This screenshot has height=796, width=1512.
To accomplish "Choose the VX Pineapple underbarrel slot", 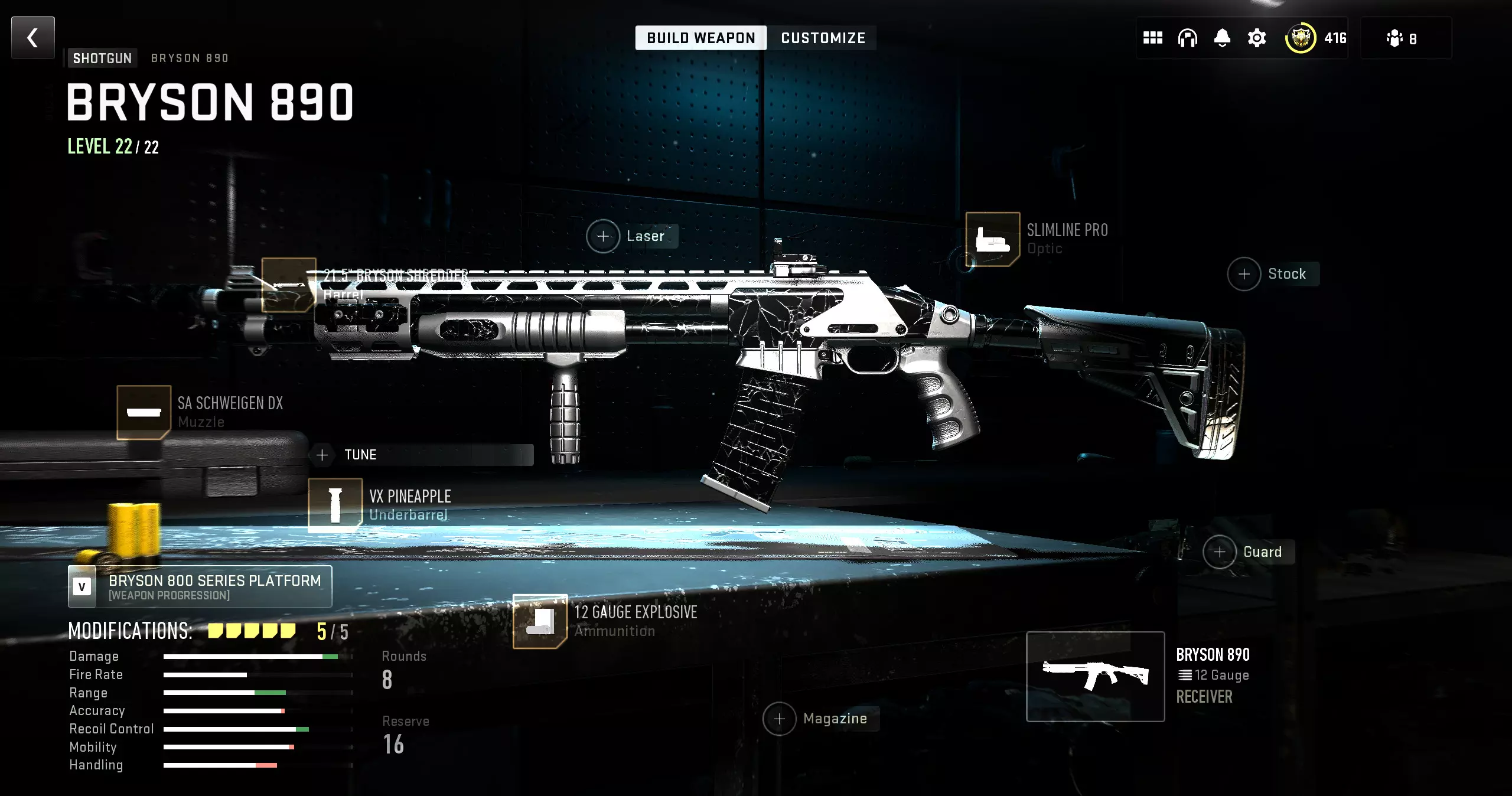I will [335, 505].
